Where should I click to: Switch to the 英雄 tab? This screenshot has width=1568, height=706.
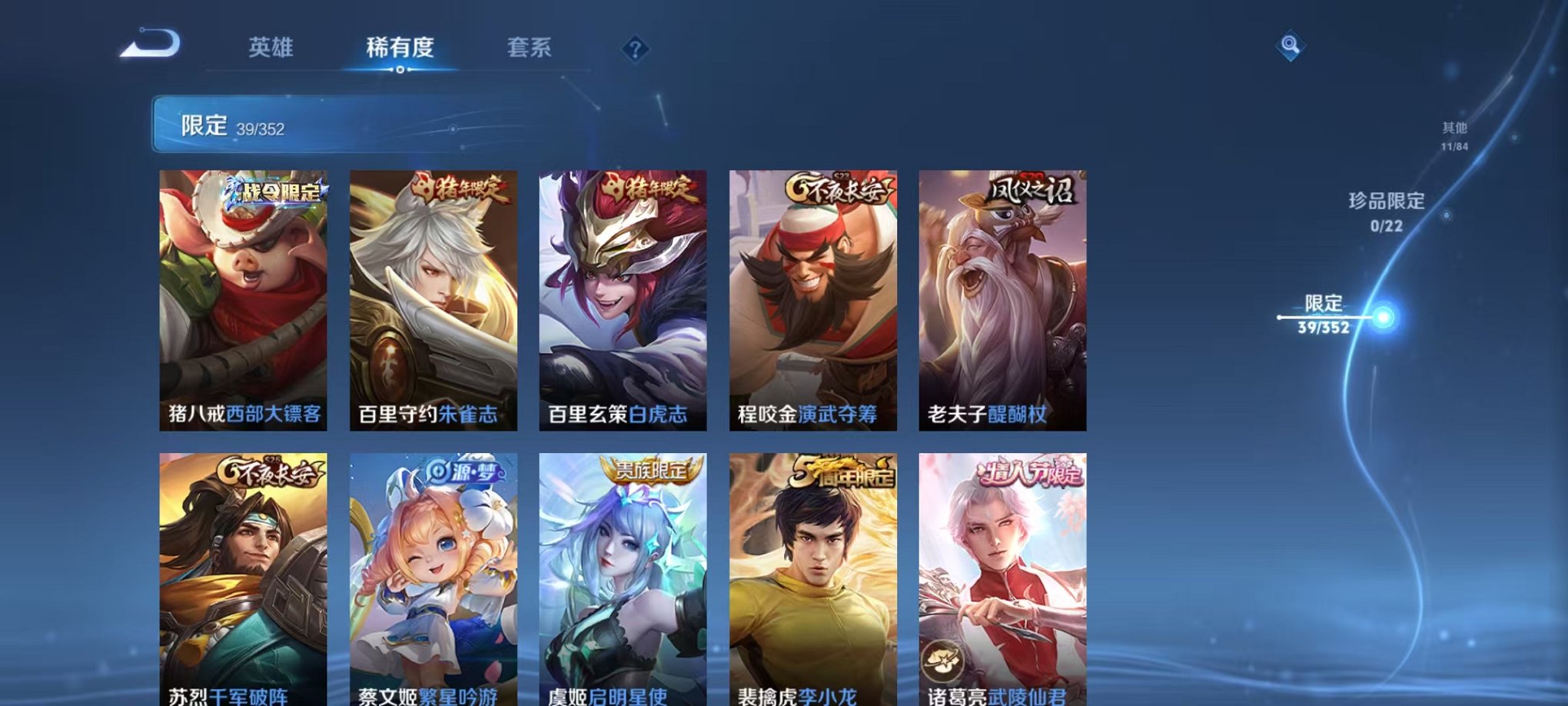click(x=273, y=48)
